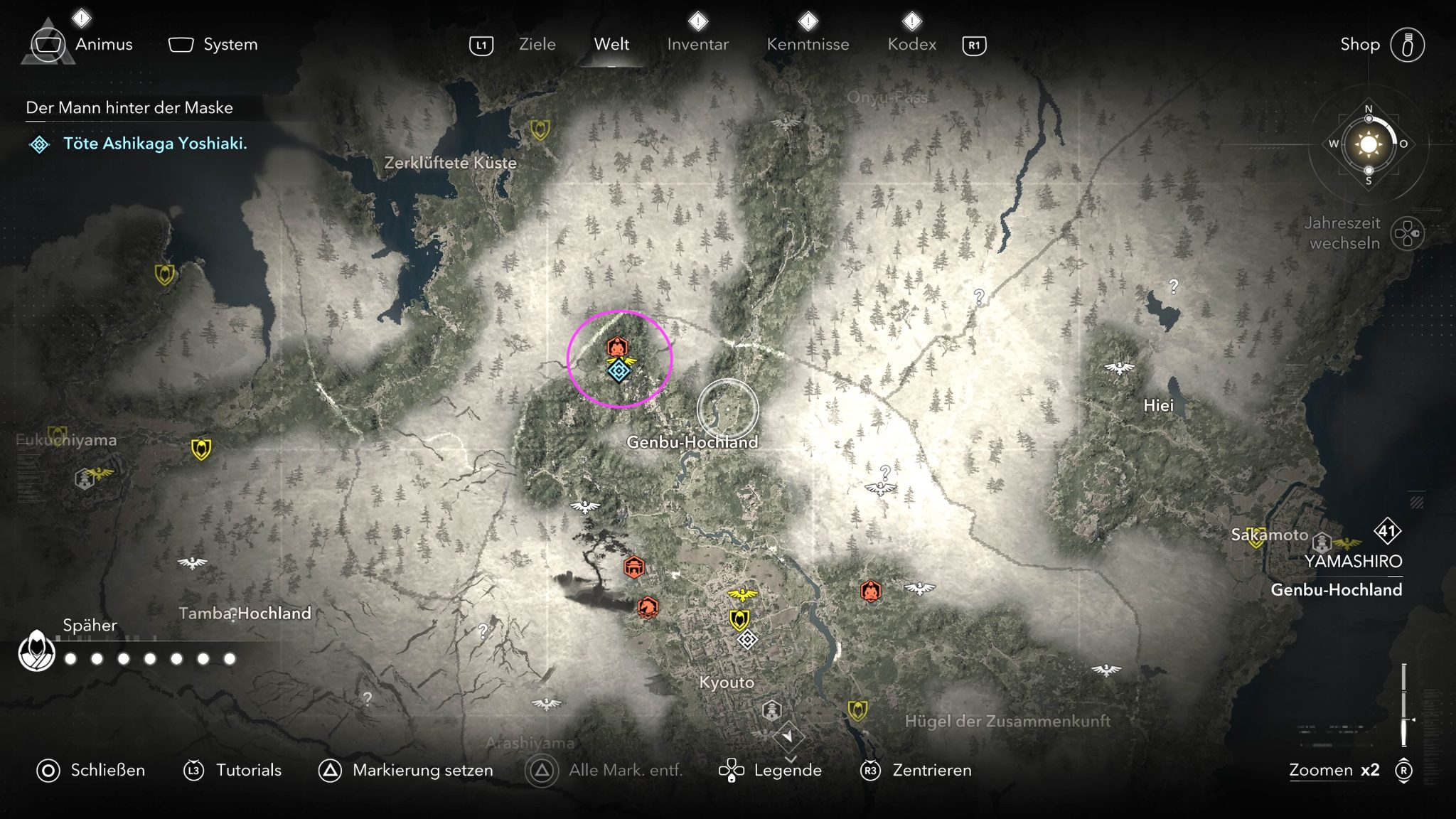Click the Späher scout icon
1456x819 pixels.
37,651
